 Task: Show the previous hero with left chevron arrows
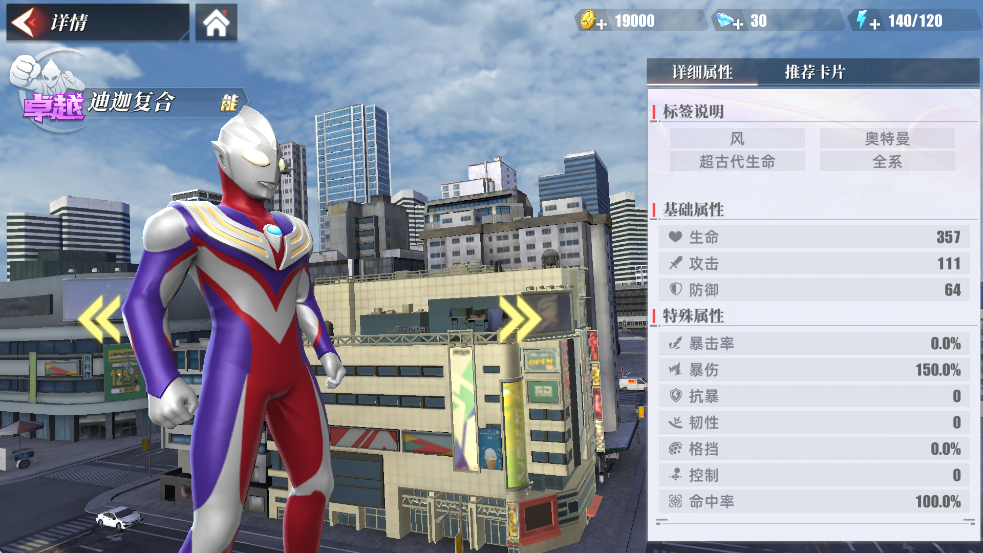(100, 318)
